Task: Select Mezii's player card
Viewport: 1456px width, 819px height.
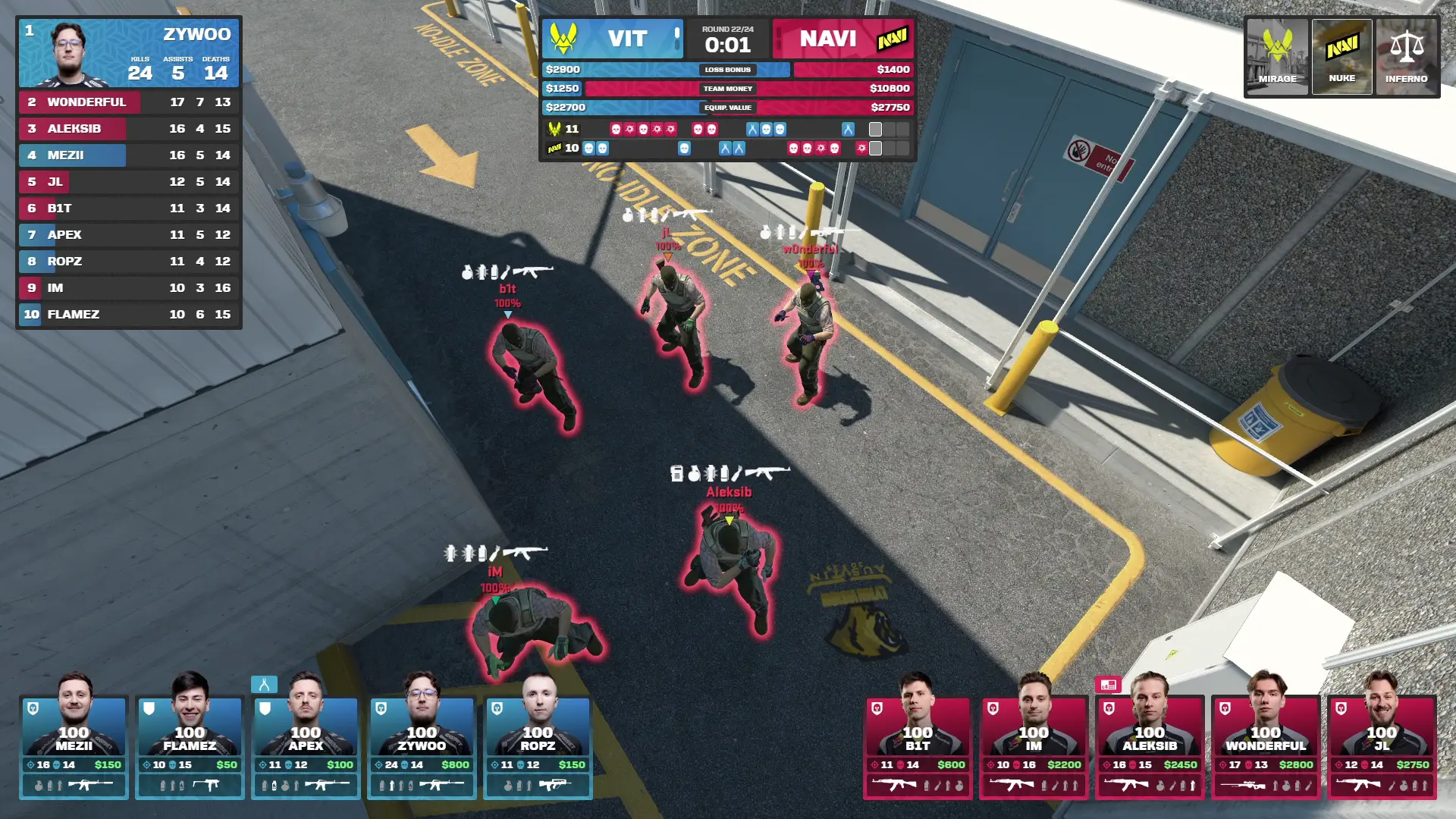Action: pos(74,747)
